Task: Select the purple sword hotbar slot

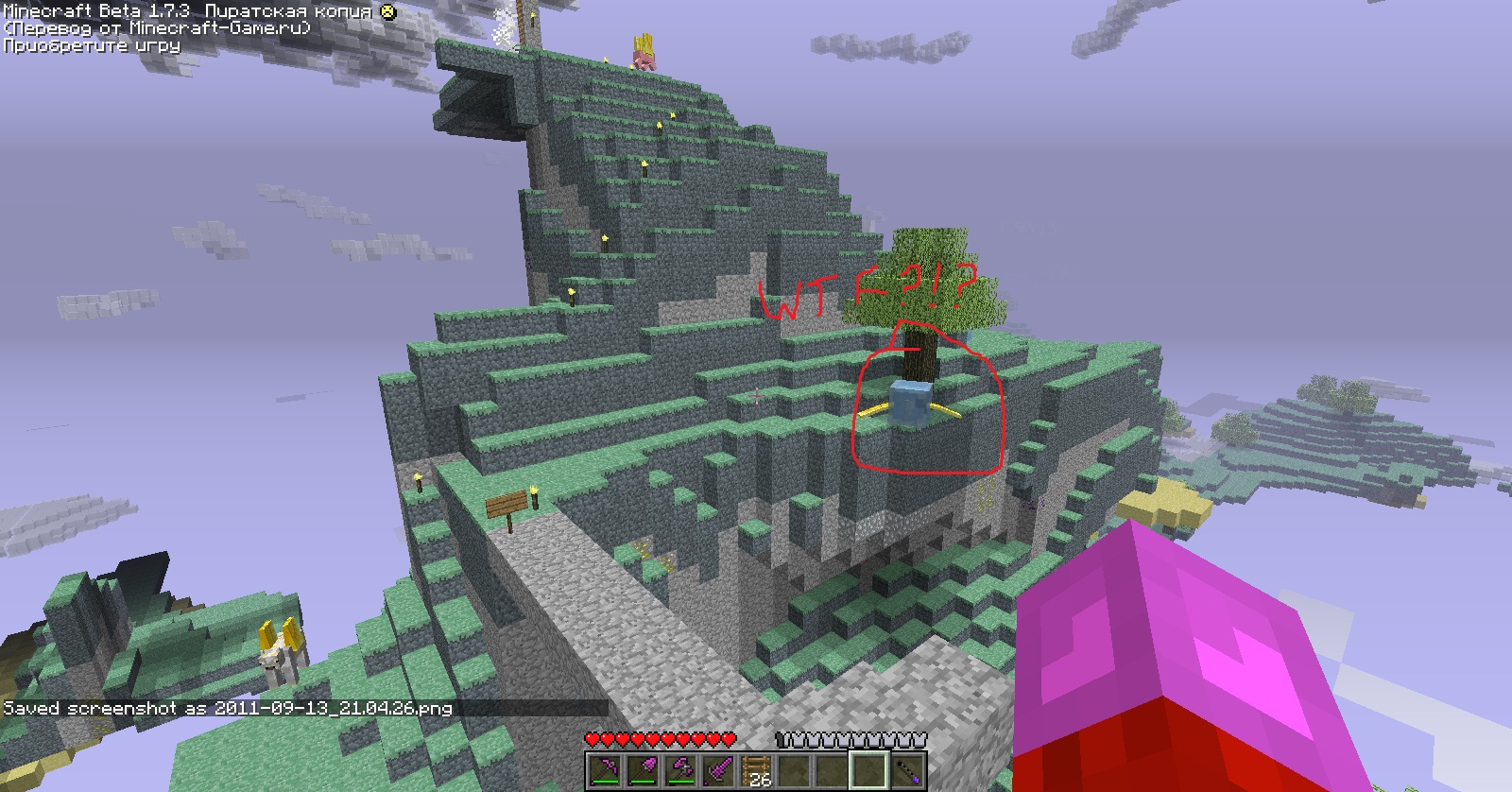Action: (x=718, y=769)
